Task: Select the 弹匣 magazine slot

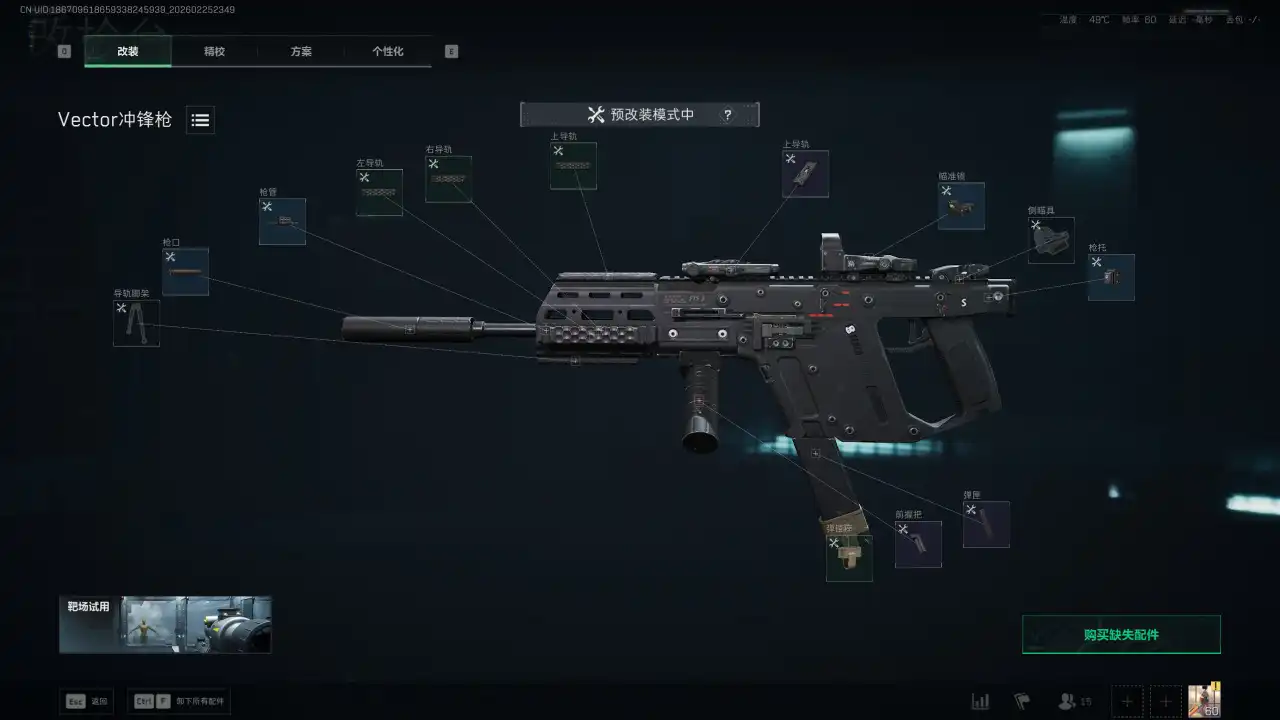Action: pos(986,524)
